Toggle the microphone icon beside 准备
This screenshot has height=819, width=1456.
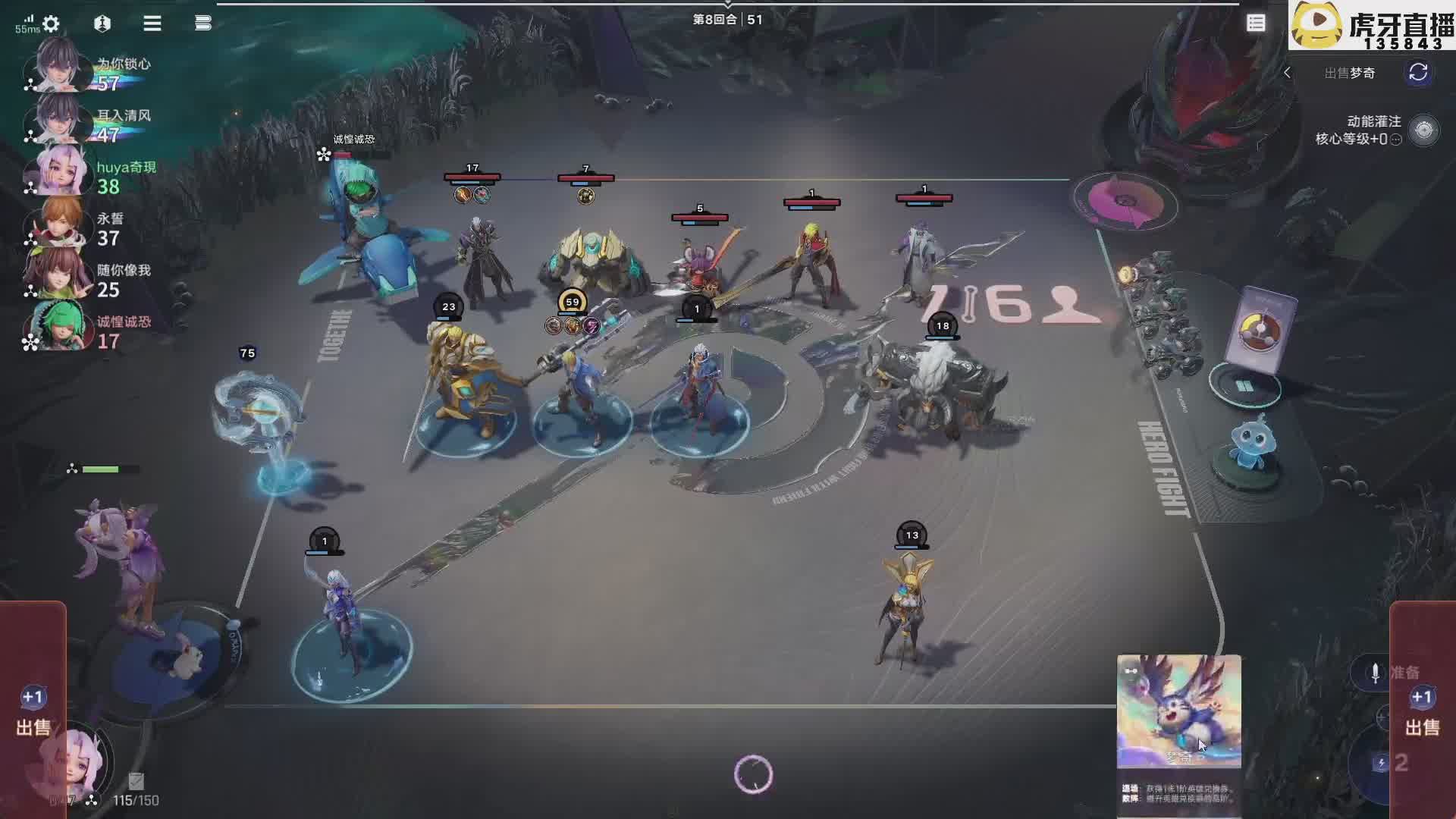1375,673
